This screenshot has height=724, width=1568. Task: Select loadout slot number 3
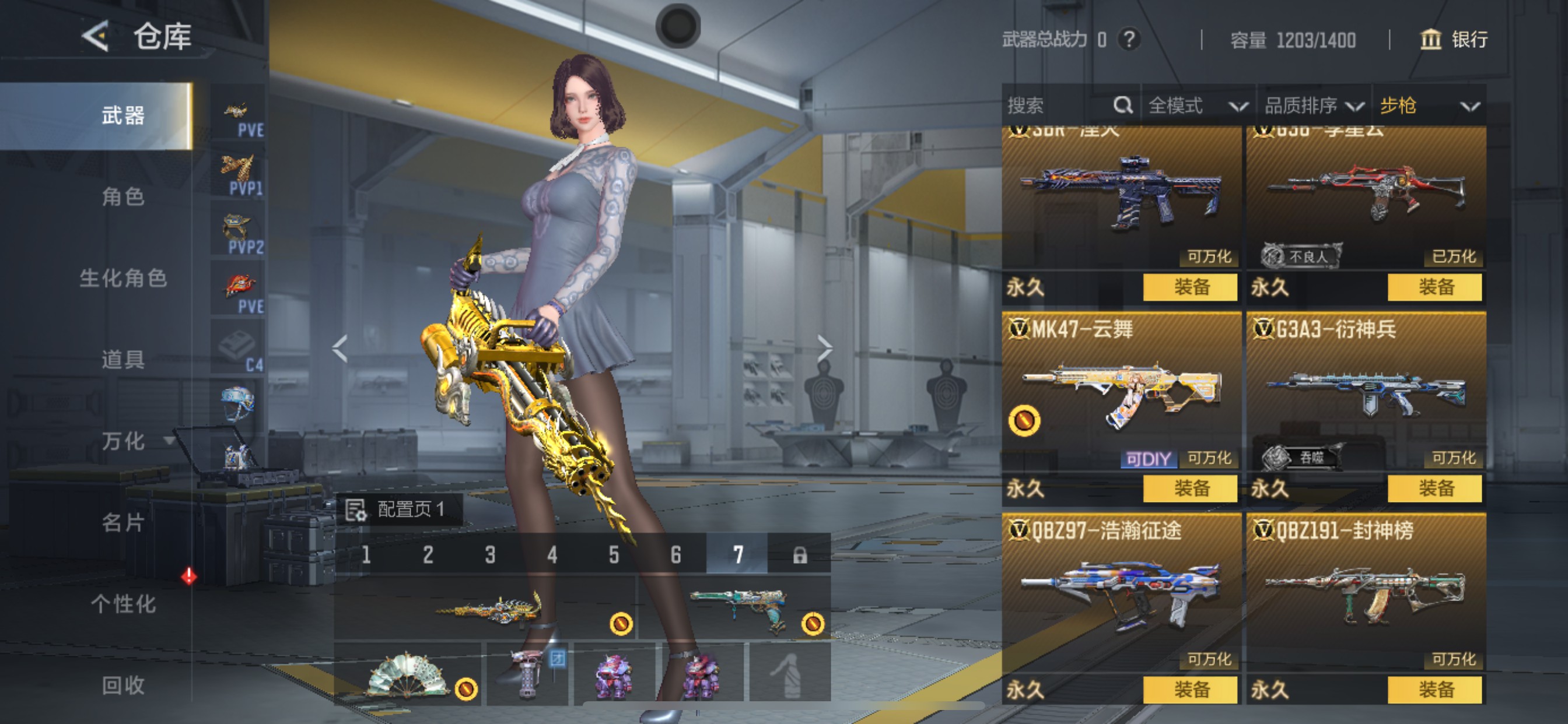click(490, 554)
